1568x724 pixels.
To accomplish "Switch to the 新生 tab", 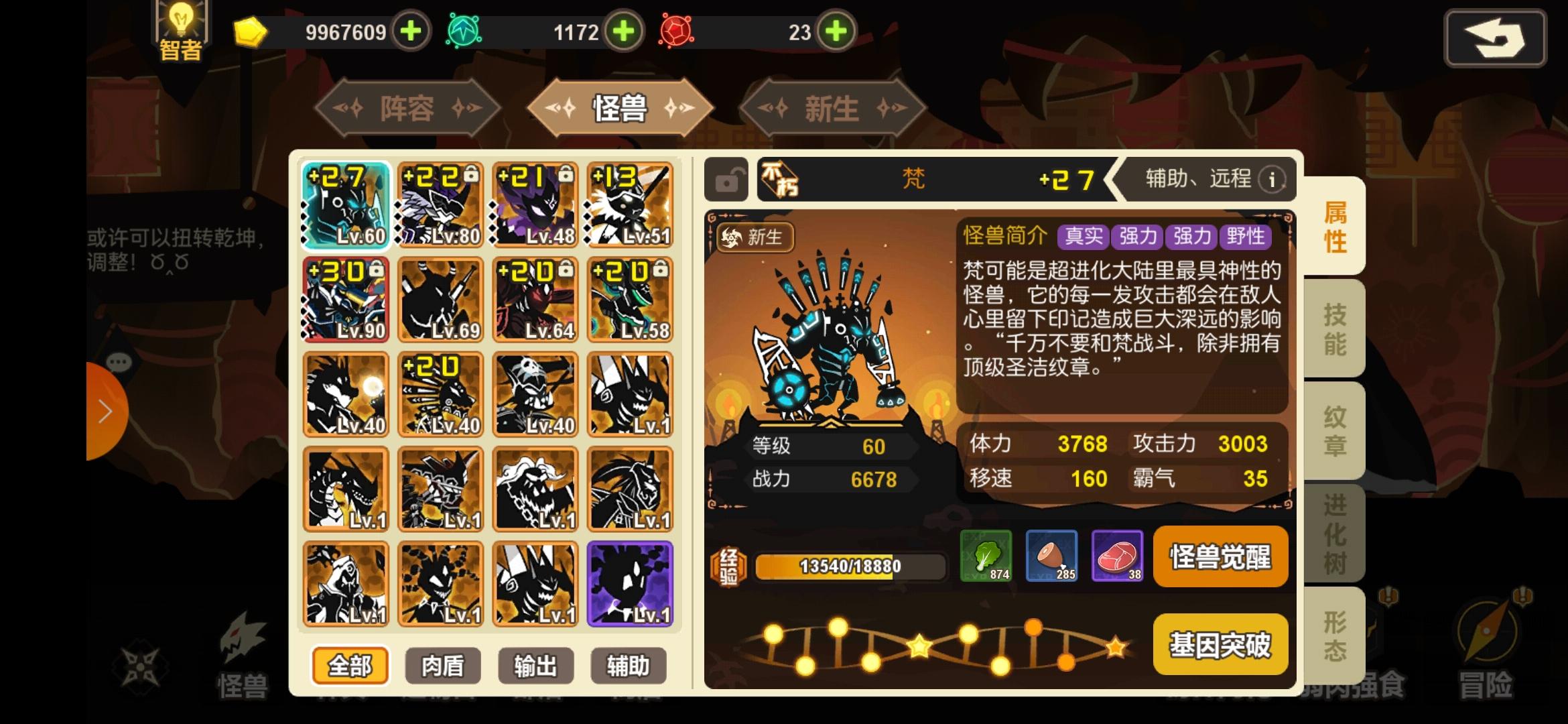I will 831,107.
